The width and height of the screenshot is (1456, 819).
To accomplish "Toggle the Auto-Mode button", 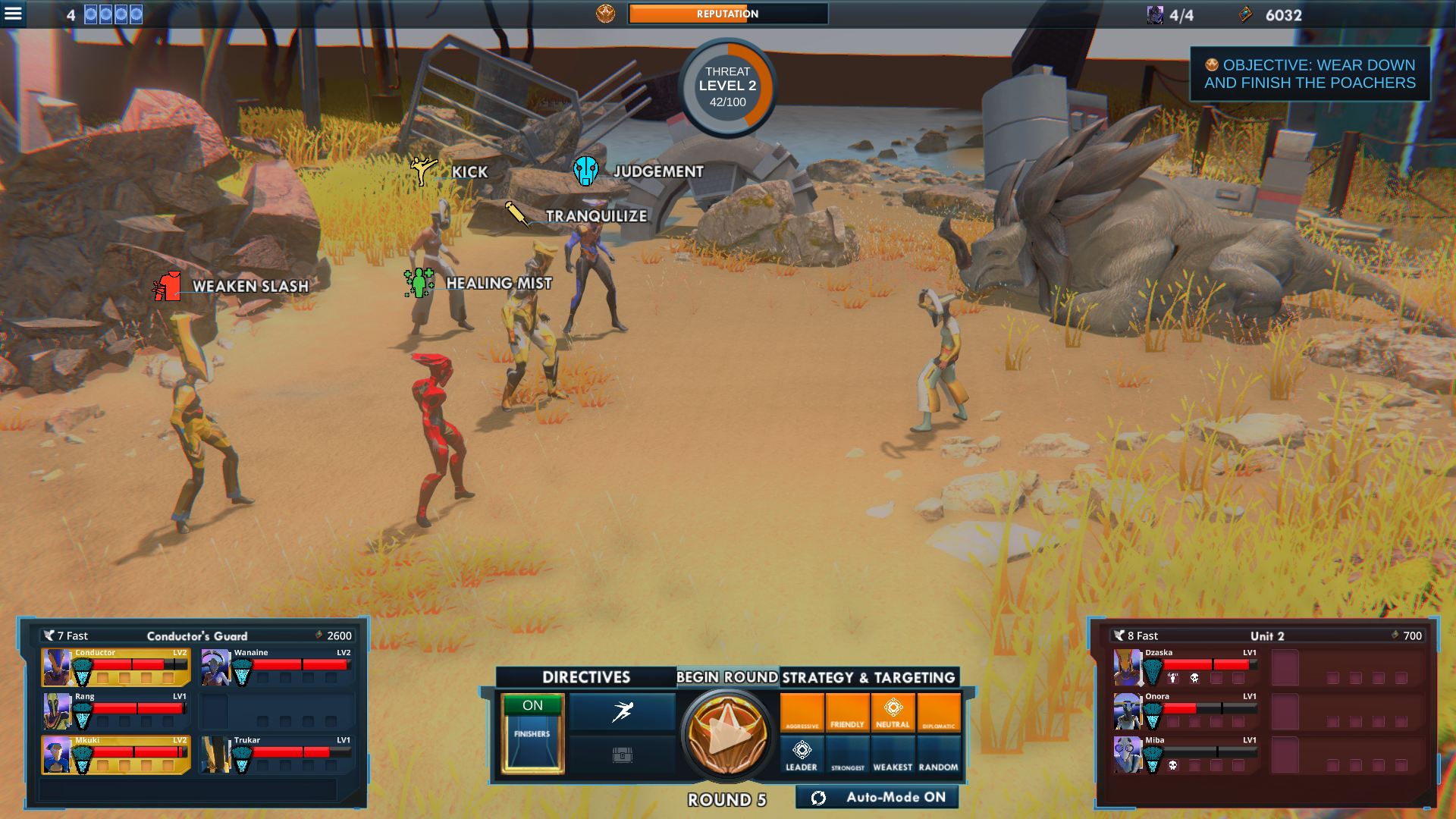I will [x=877, y=797].
